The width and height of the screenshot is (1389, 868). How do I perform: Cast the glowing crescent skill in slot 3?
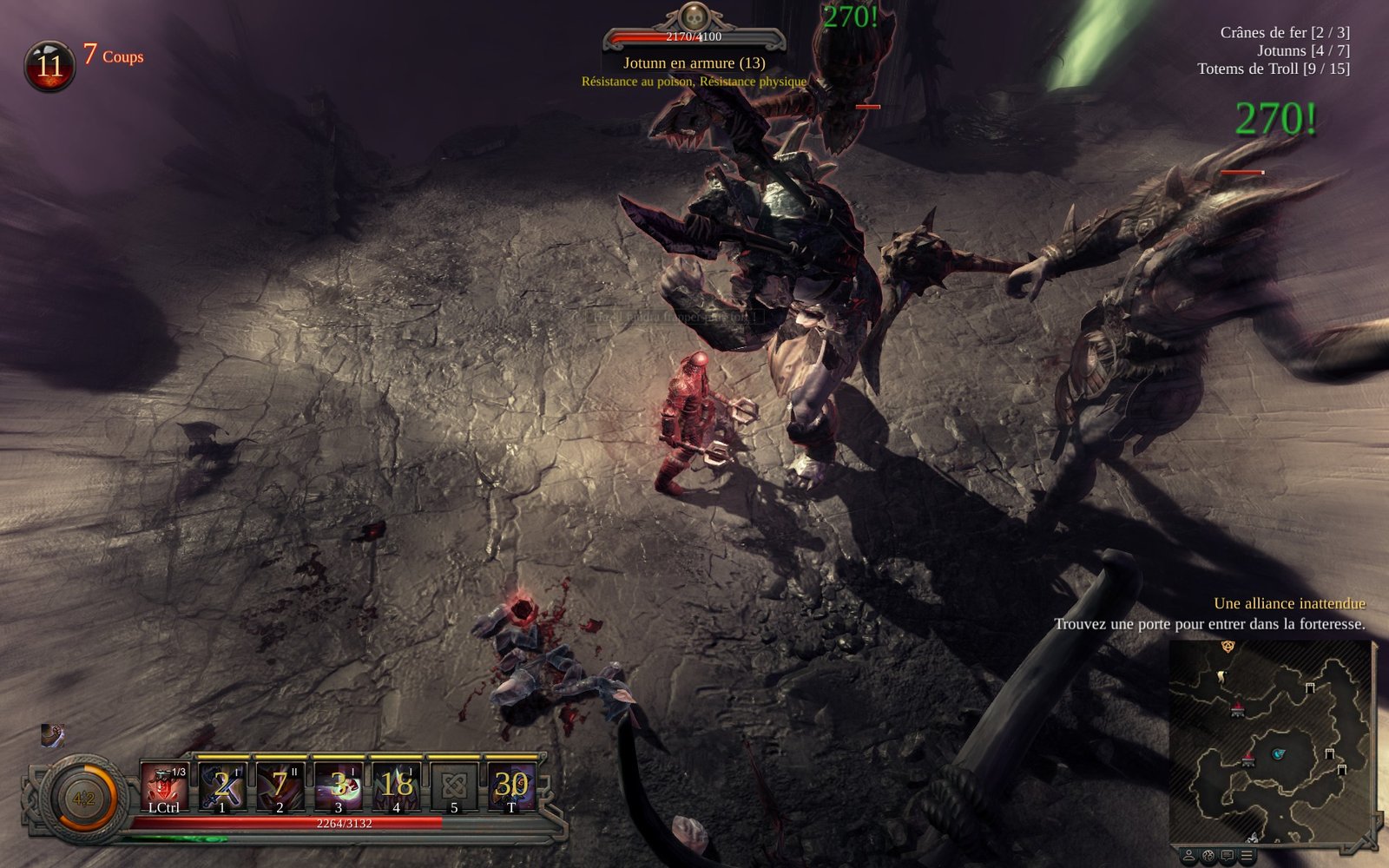pyautogui.click(x=338, y=786)
